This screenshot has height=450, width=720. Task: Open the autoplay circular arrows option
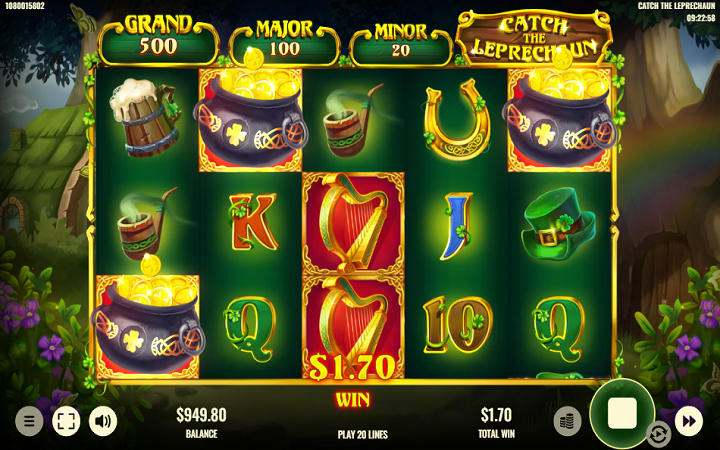[x=658, y=434]
